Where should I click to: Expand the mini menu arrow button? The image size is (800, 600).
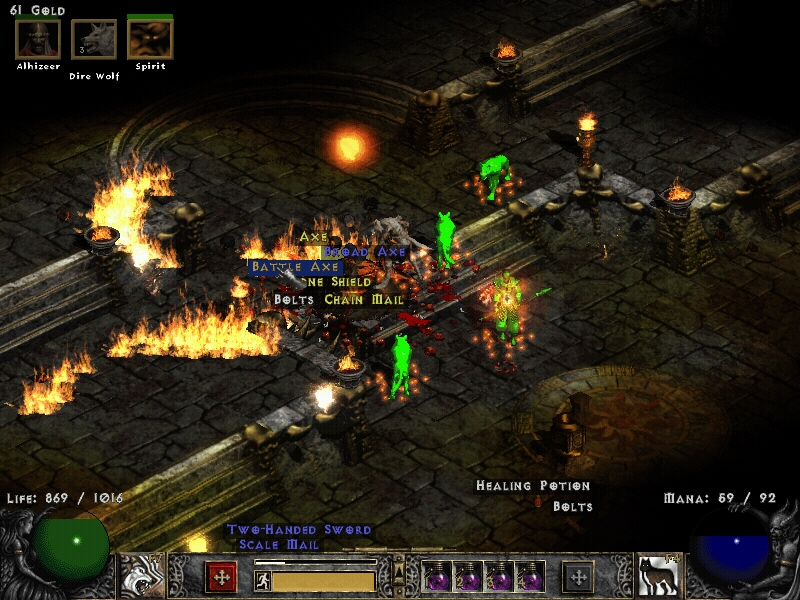[399, 566]
